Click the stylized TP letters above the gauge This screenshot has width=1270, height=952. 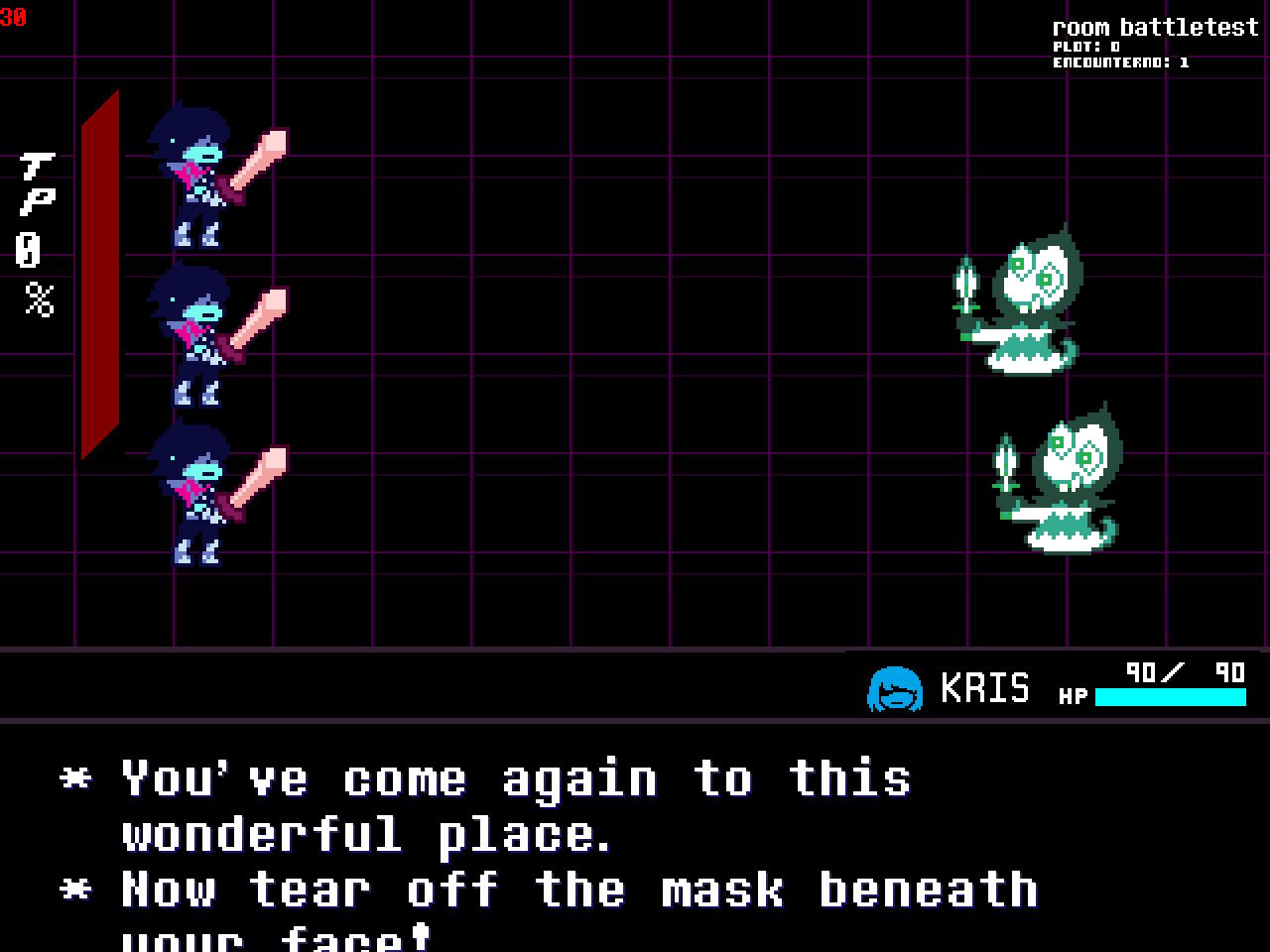coord(38,183)
